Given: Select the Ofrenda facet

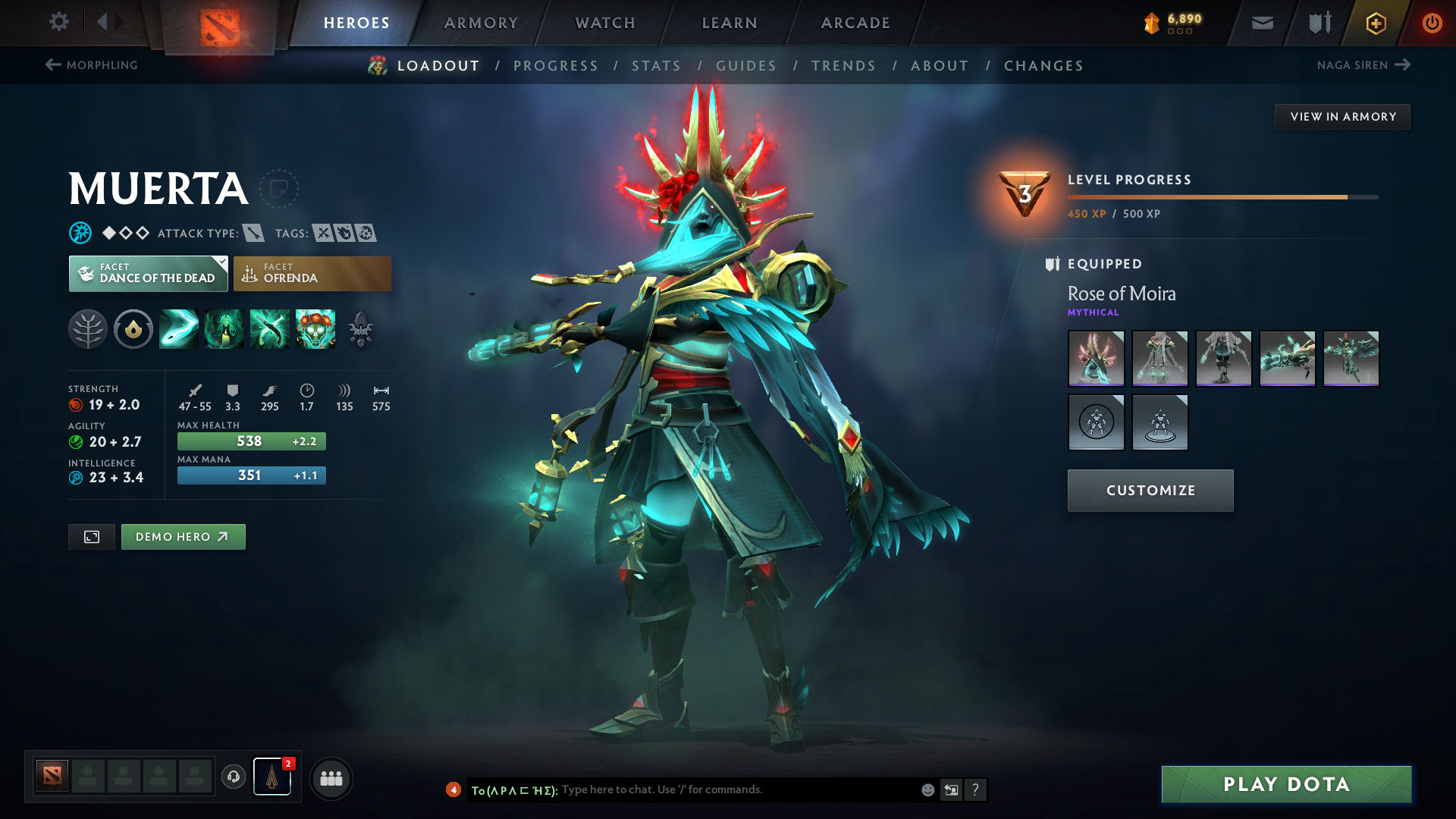Looking at the screenshot, I should (x=312, y=273).
